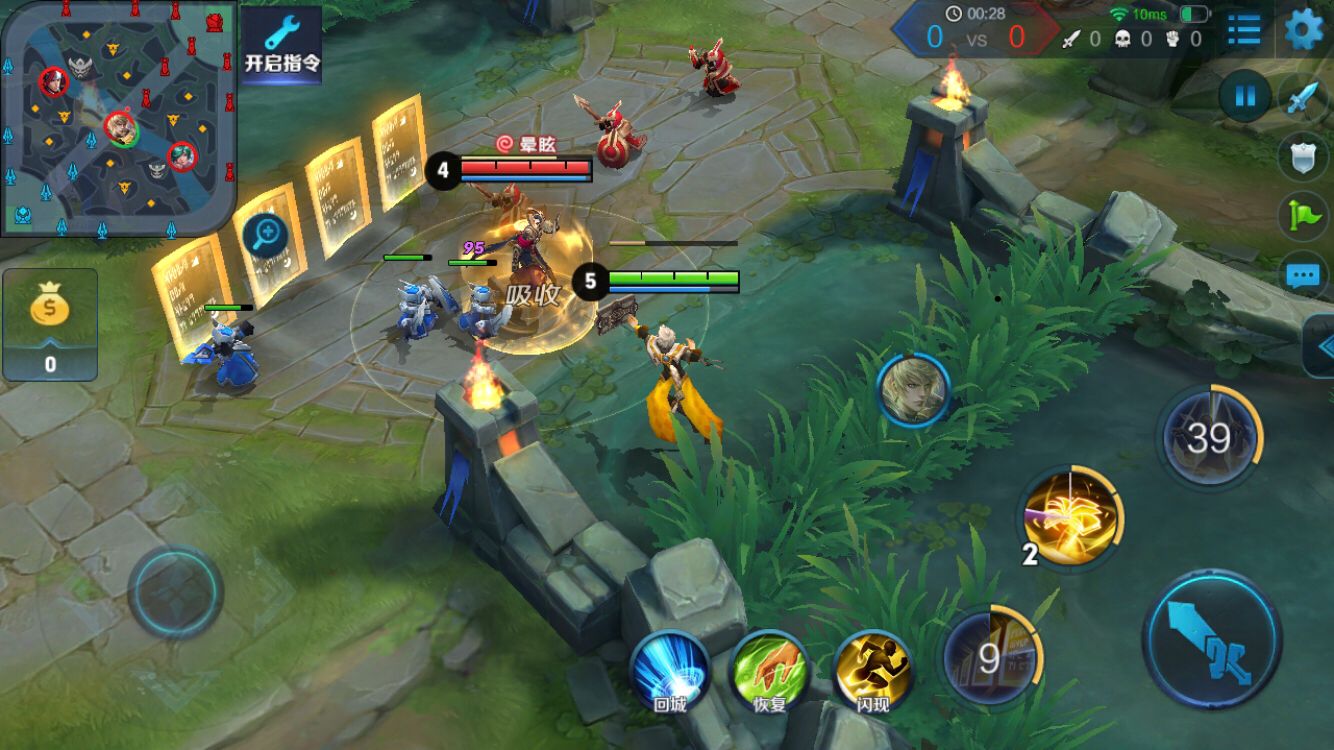1334x750 pixels.
Task: Cast the golden skill with level 2
Action: pos(1071,517)
